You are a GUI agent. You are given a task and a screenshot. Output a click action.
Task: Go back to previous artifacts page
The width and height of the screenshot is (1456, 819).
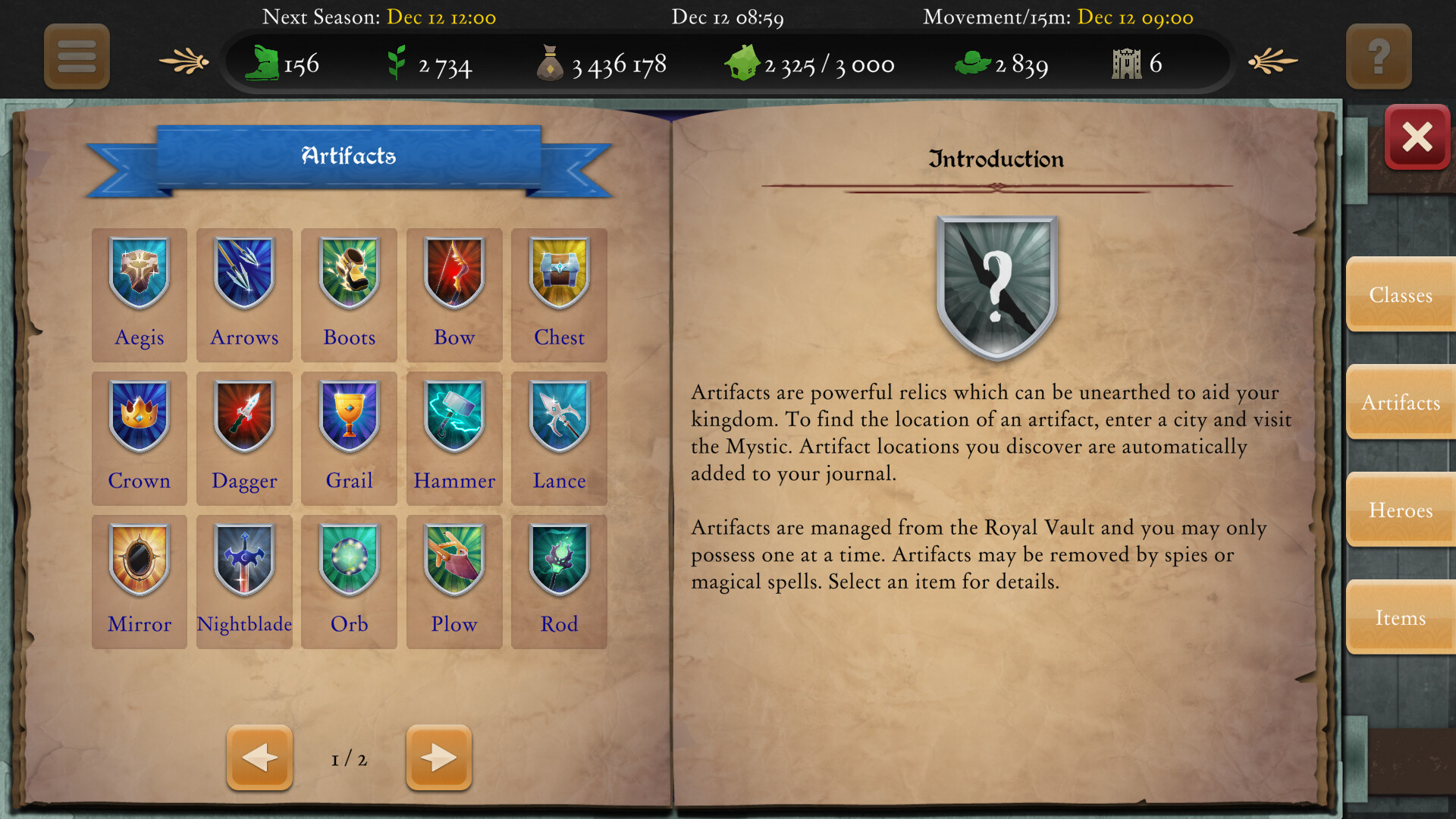click(259, 757)
